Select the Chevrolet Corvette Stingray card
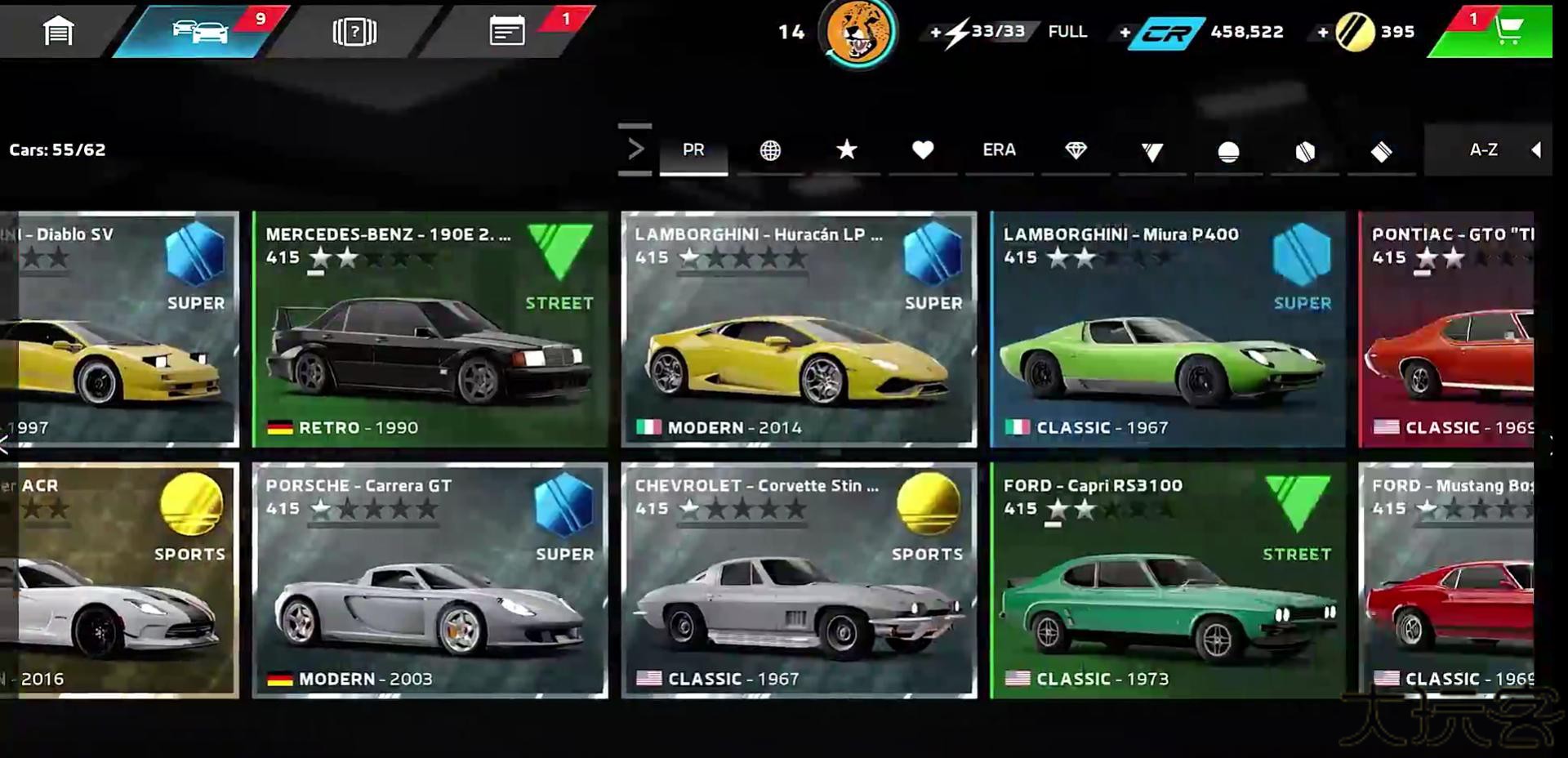The width and height of the screenshot is (1568, 758). pos(799,581)
